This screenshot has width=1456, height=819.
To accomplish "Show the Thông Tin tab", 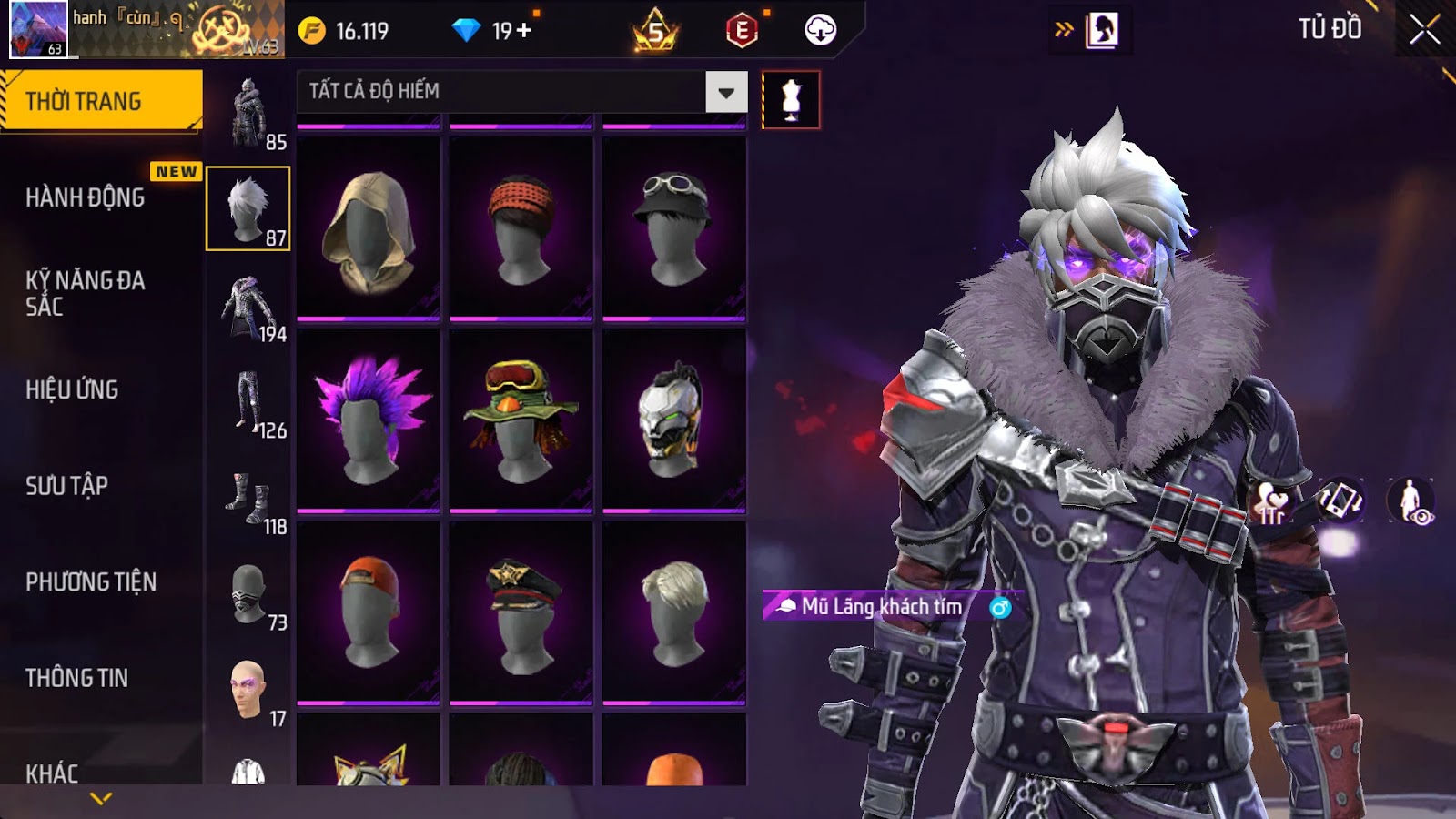I will (x=77, y=678).
